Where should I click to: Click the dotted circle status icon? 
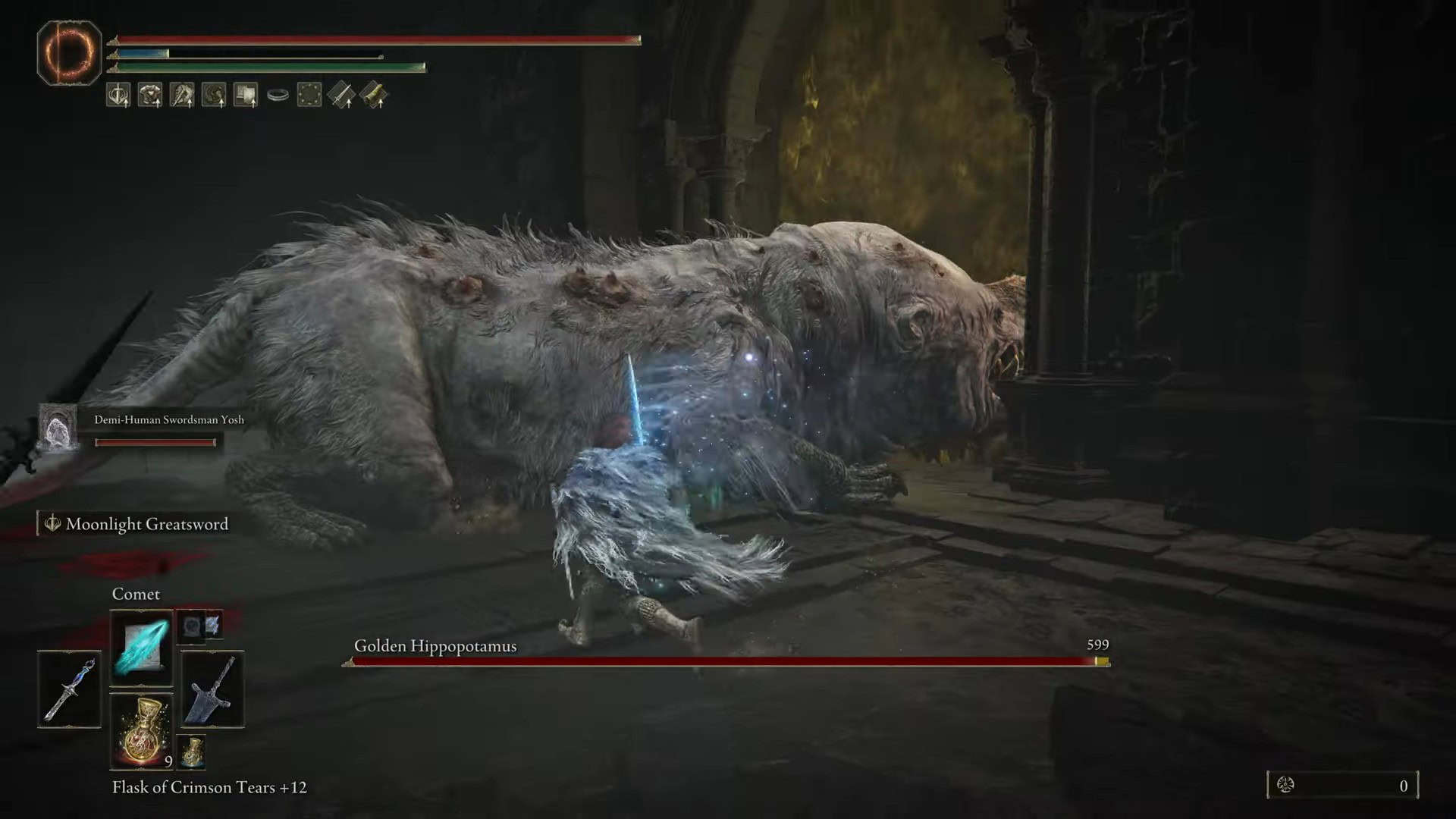point(309,95)
